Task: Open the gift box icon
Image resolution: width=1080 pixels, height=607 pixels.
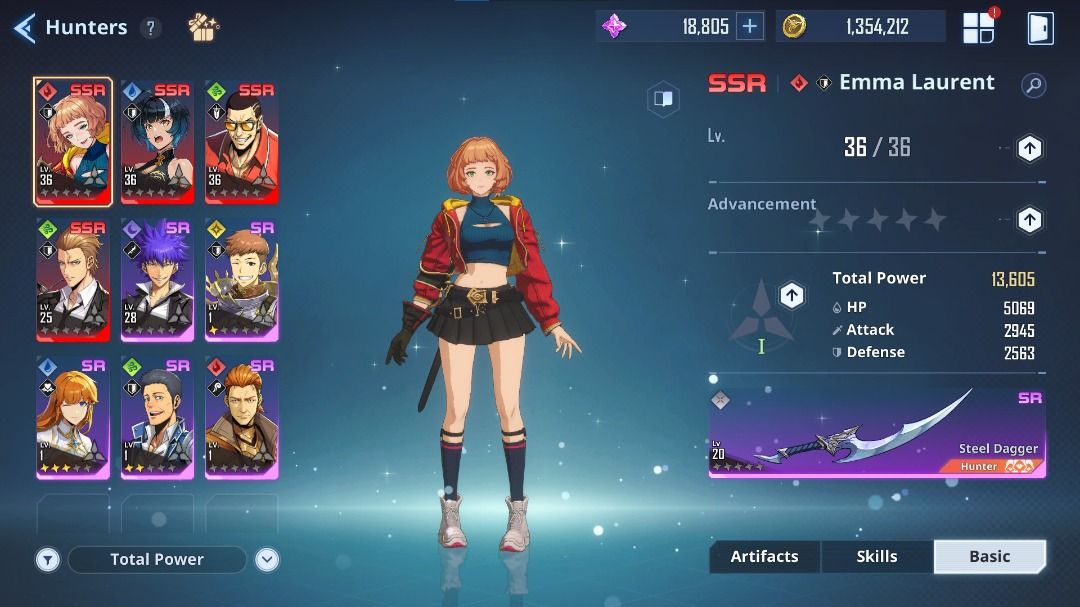Action: [204, 27]
